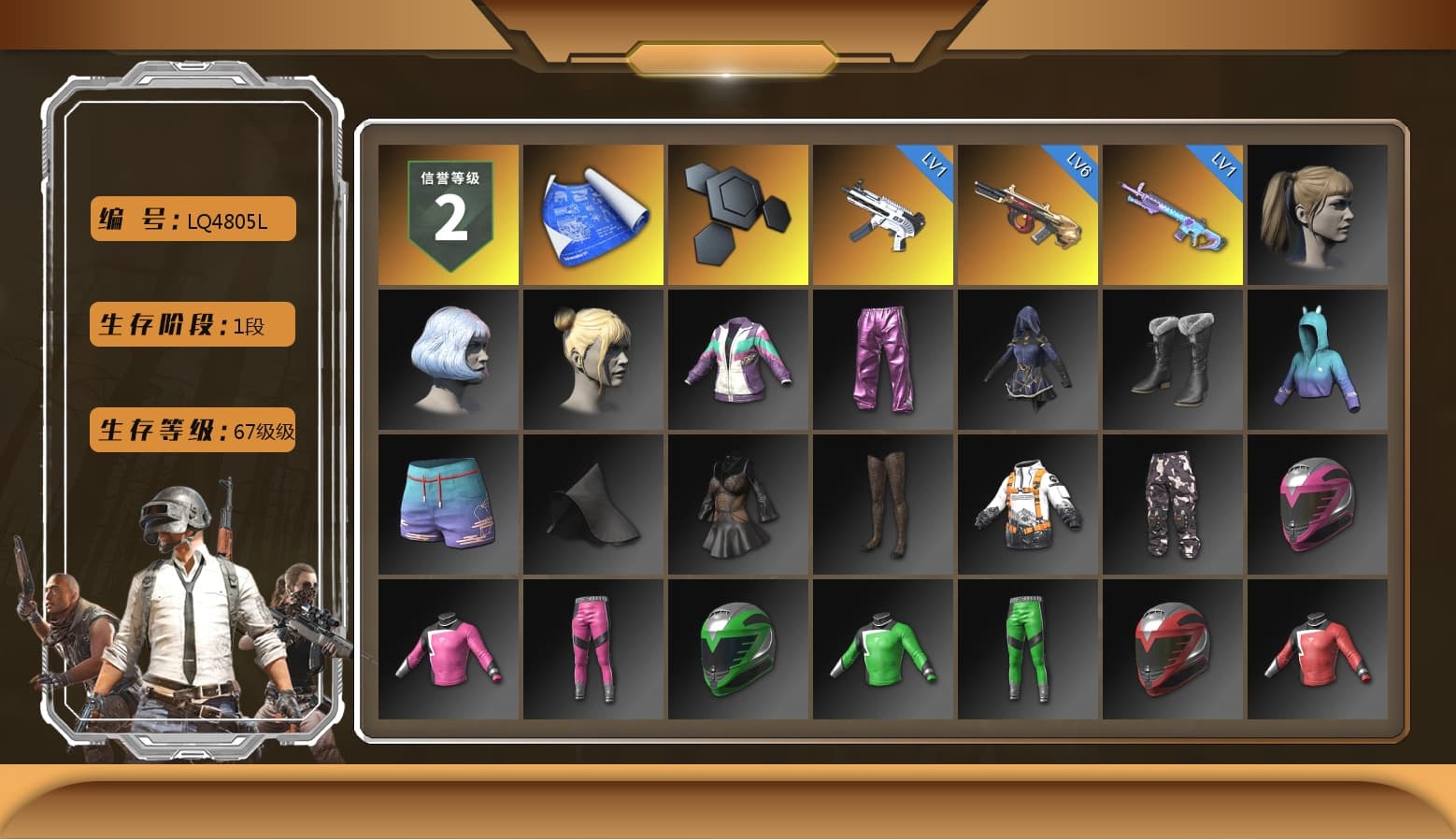
Task: Open the fur-trimmed black boots item
Action: [x=1173, y=360]
